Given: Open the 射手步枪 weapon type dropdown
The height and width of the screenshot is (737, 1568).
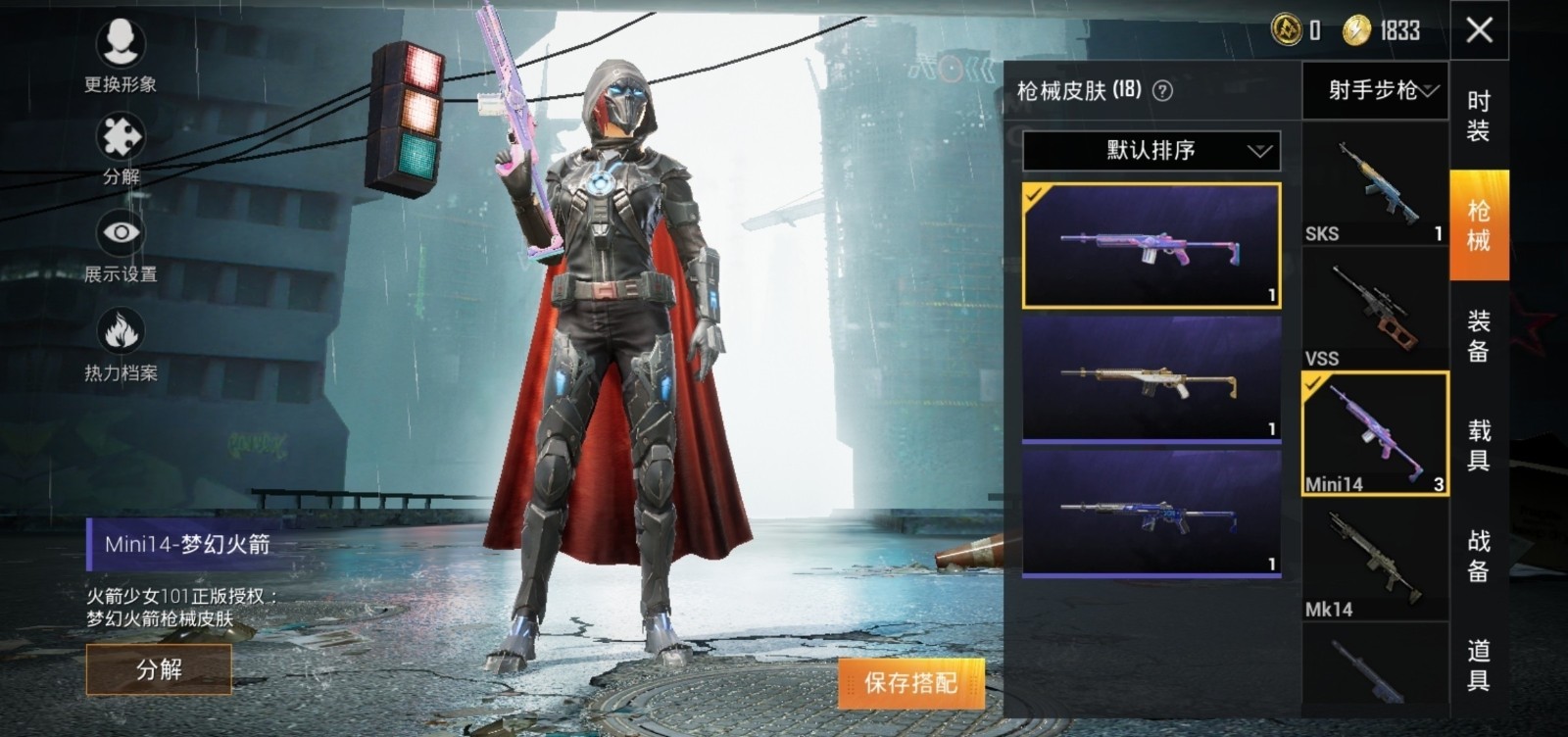Looking at the screenshot, I should pos(1374,91).
